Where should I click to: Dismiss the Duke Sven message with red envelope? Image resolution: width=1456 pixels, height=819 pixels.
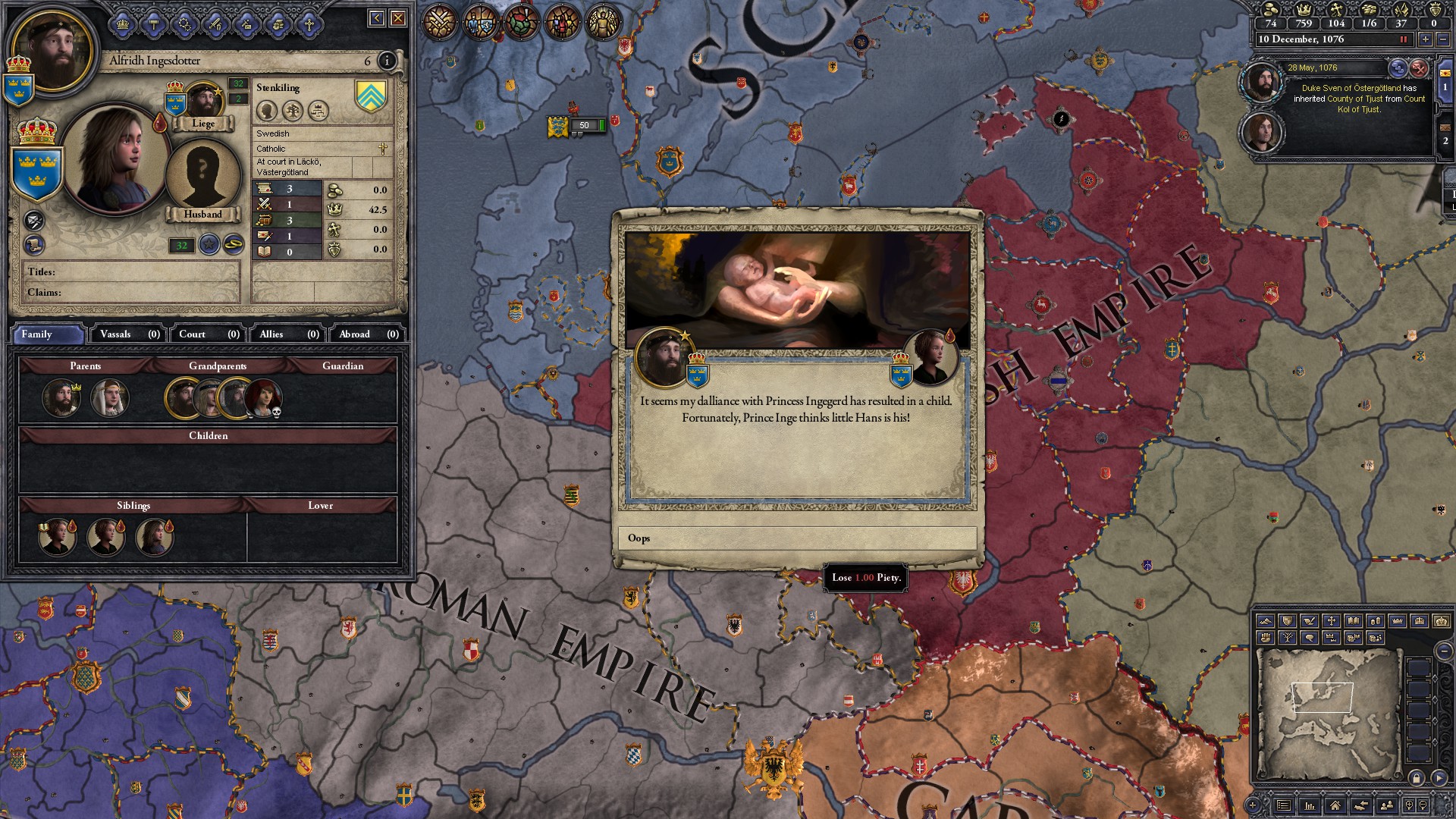click(1419, 68)
